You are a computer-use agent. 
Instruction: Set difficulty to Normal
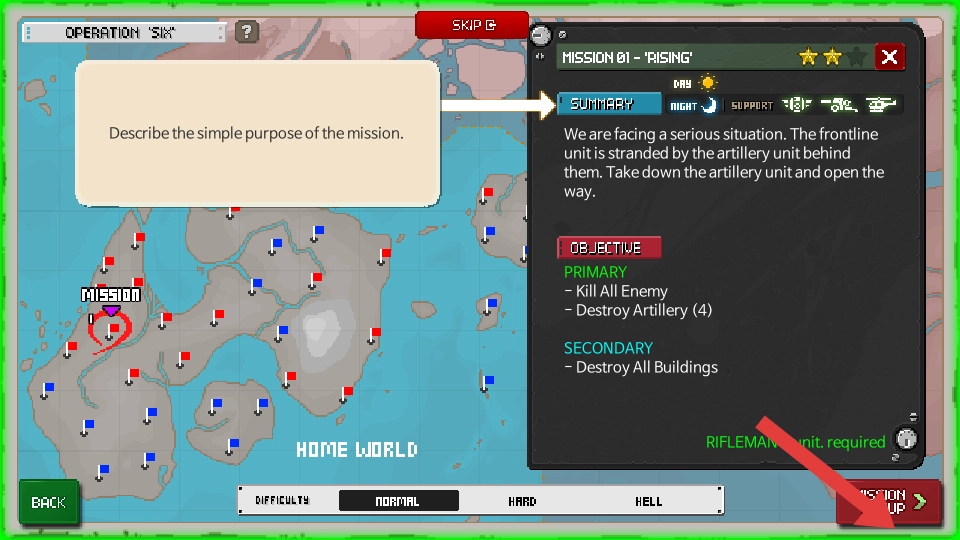398,501
